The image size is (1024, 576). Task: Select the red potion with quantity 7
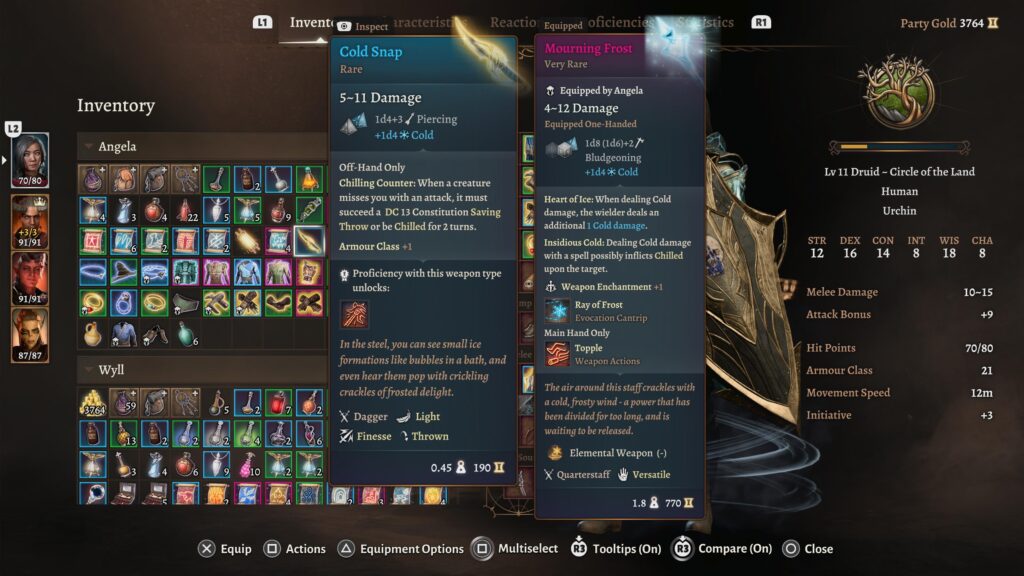pyautogui.click(x=278, y=403)
